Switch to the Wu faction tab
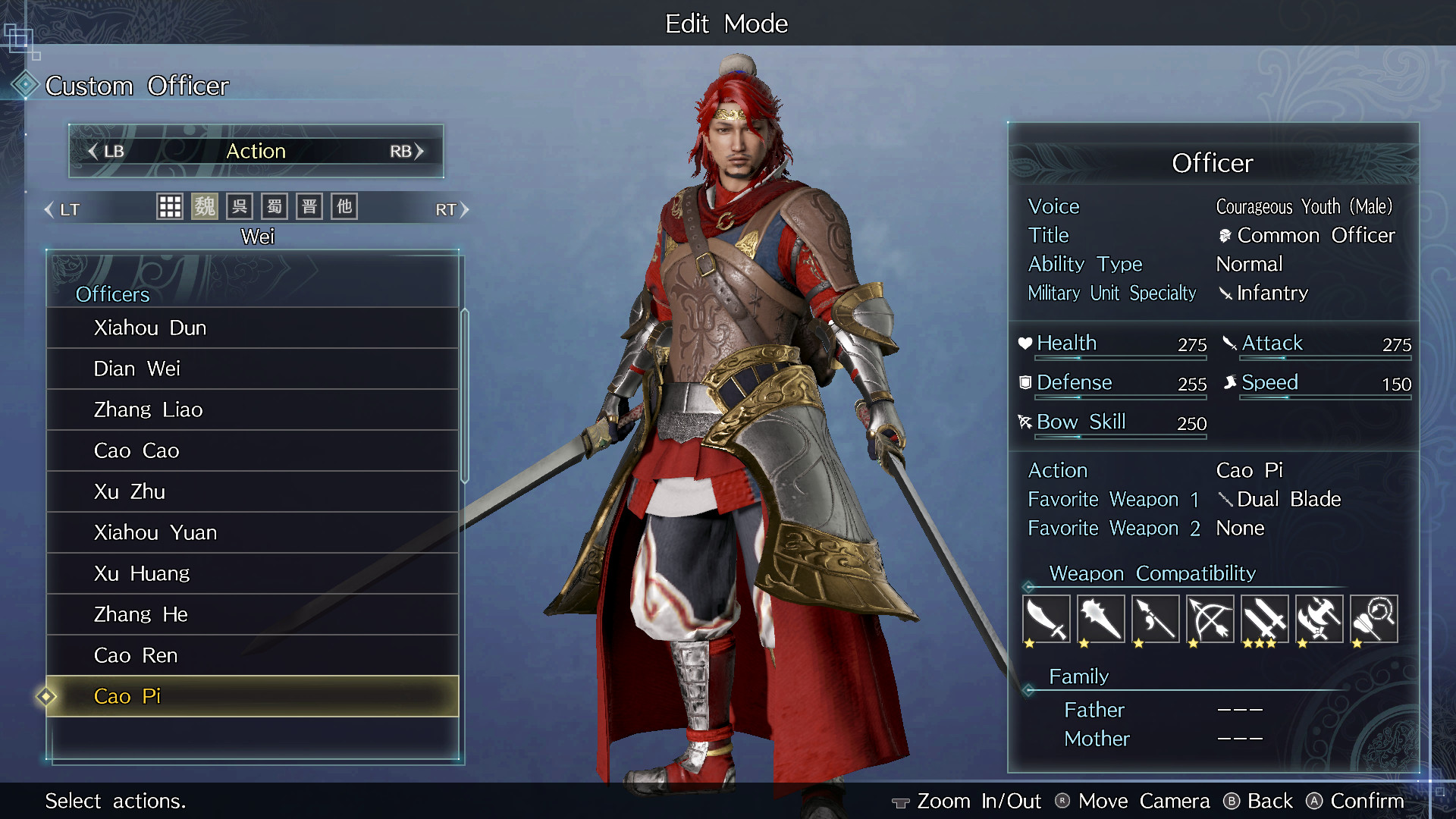 pyautogui.click(x=240, y=206)
